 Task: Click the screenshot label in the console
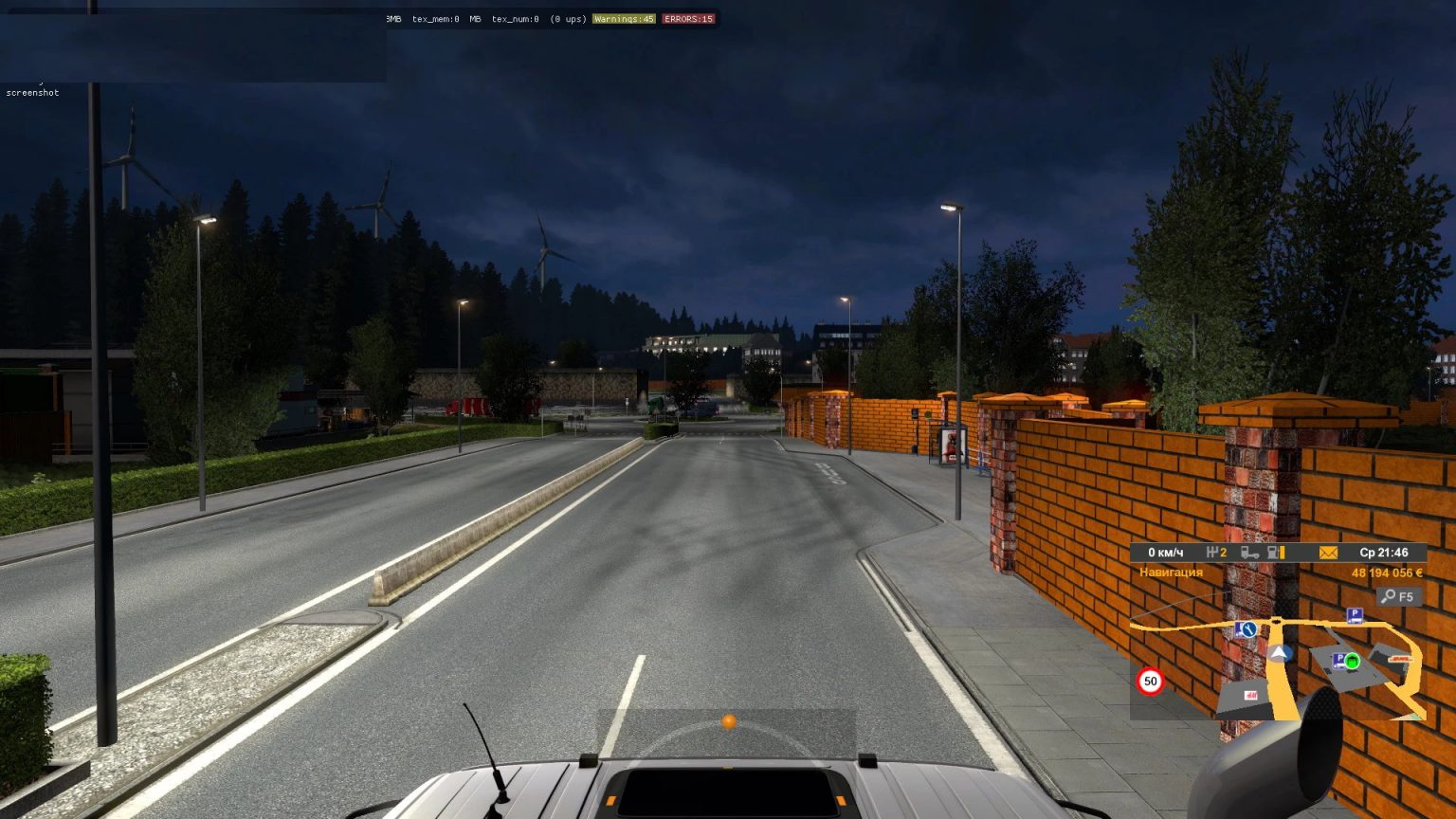[x=32, y=92]
